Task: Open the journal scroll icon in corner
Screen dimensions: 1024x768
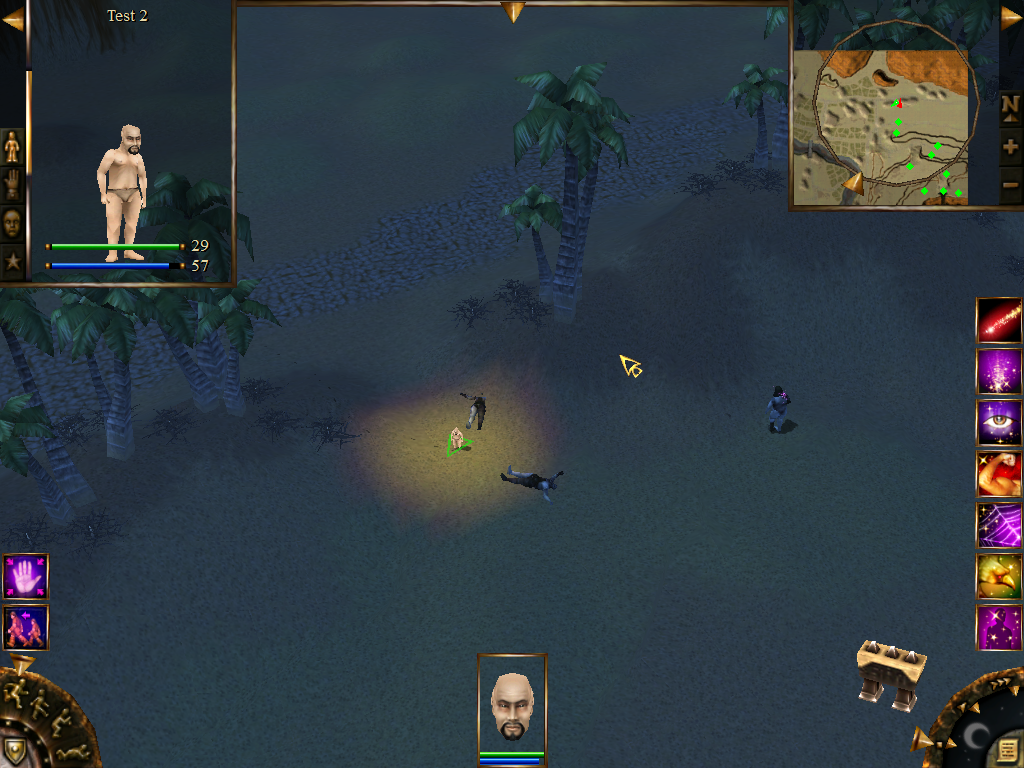Action: (x=1007, y=749)
